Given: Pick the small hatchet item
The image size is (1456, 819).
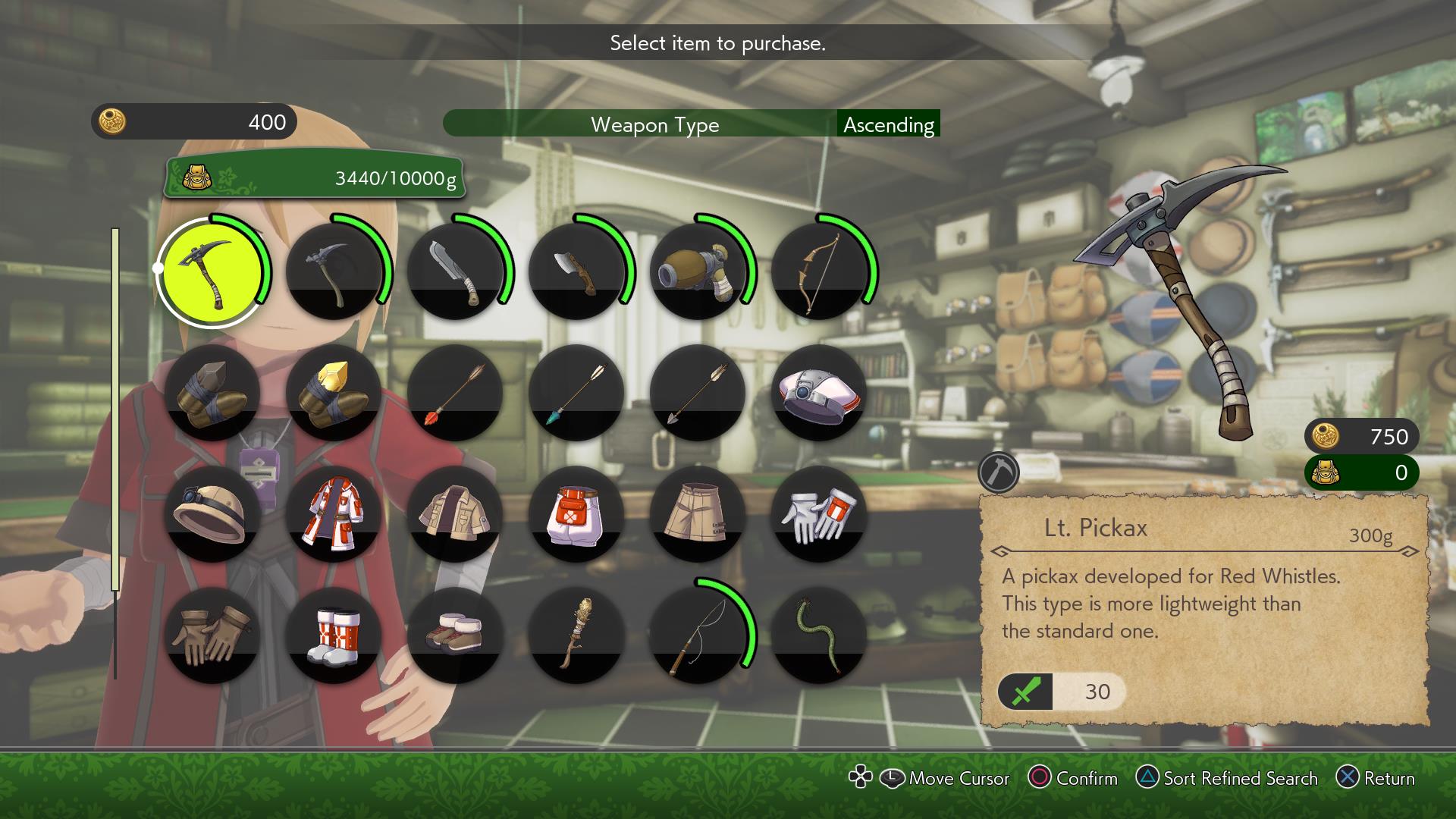Looking at the screenshot, I should pos(576,271).
